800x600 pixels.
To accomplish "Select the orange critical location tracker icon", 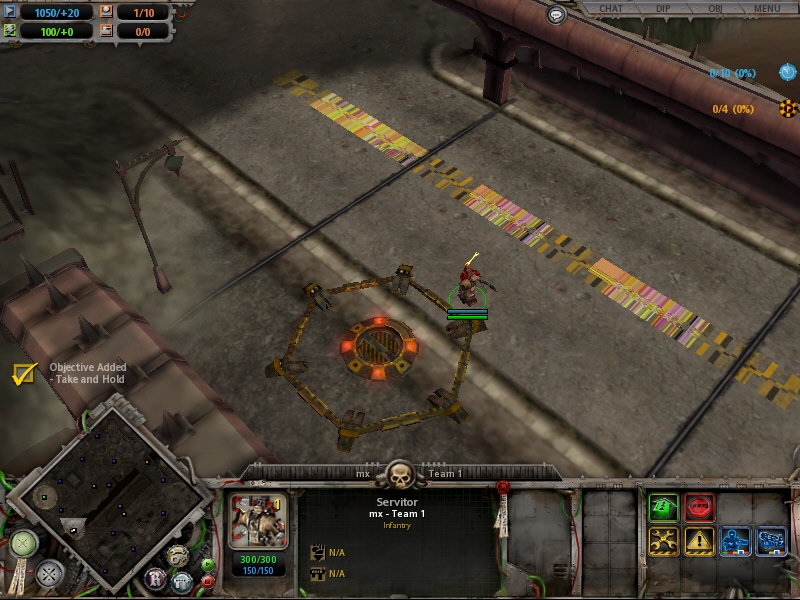I will pos(787,108).
